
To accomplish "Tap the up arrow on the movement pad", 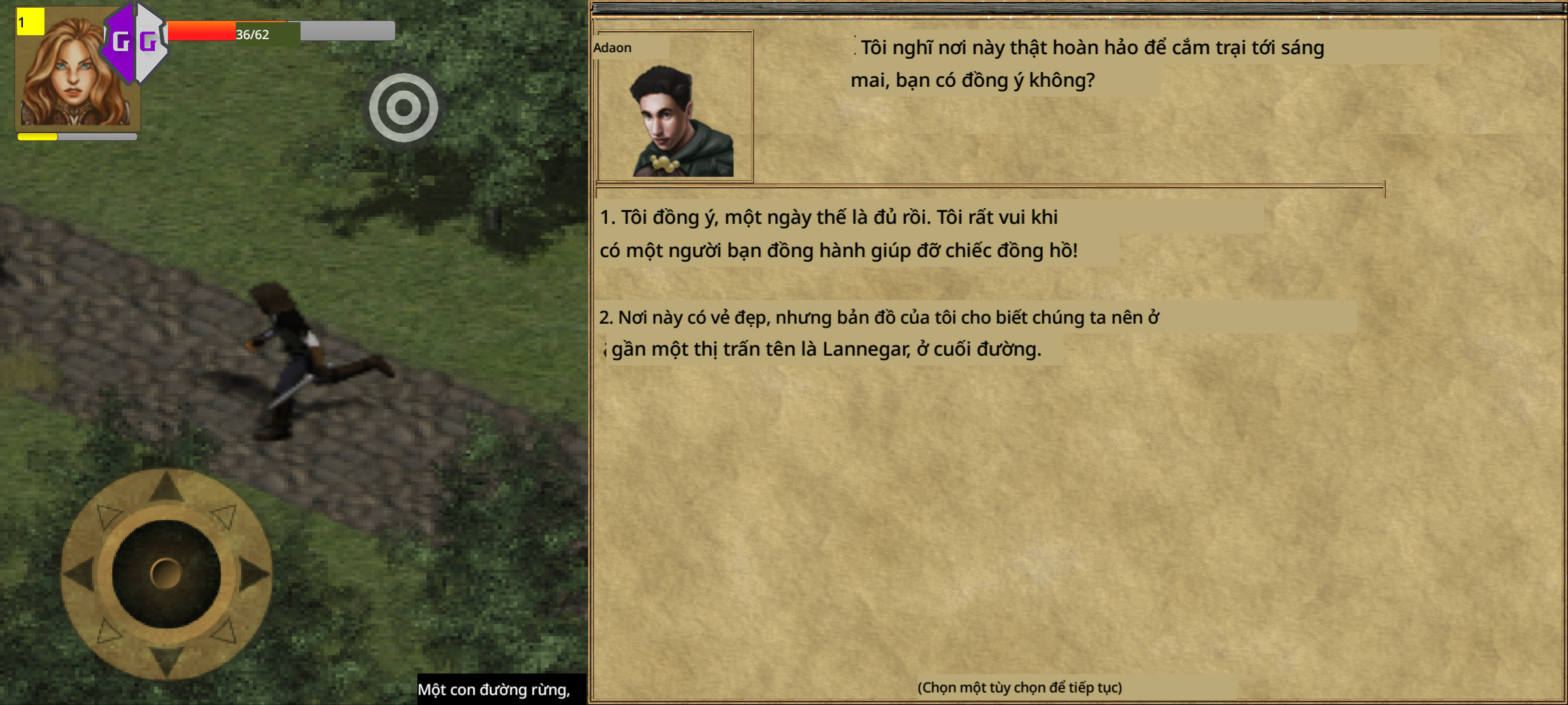I will click(166, 488).
